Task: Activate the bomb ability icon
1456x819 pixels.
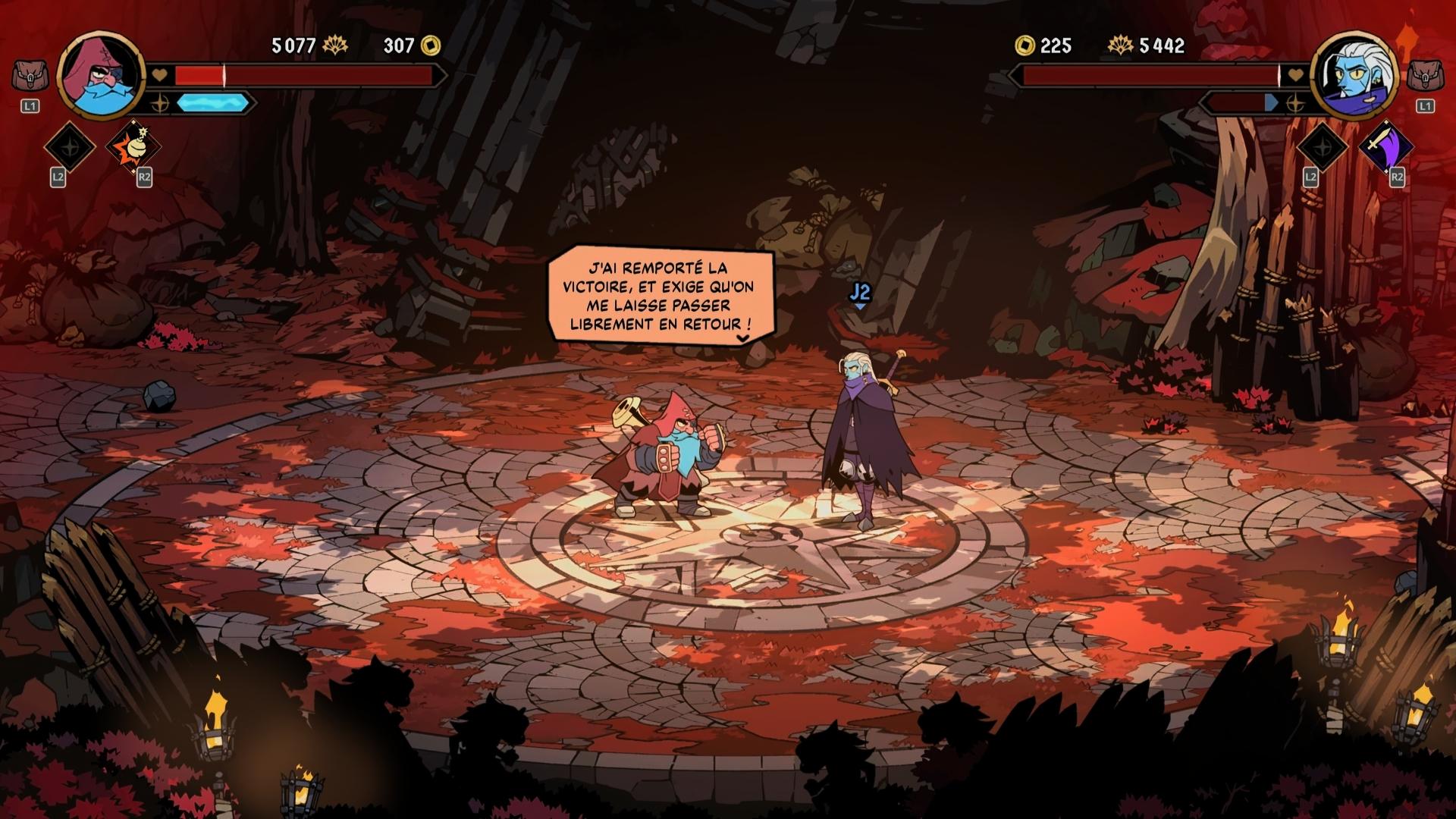Action: click(x=130, y=147)
